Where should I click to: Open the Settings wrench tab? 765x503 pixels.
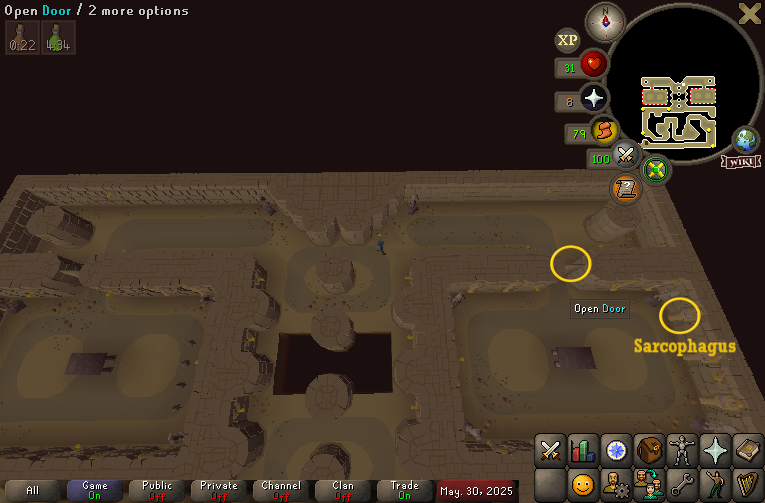[683, 486]
